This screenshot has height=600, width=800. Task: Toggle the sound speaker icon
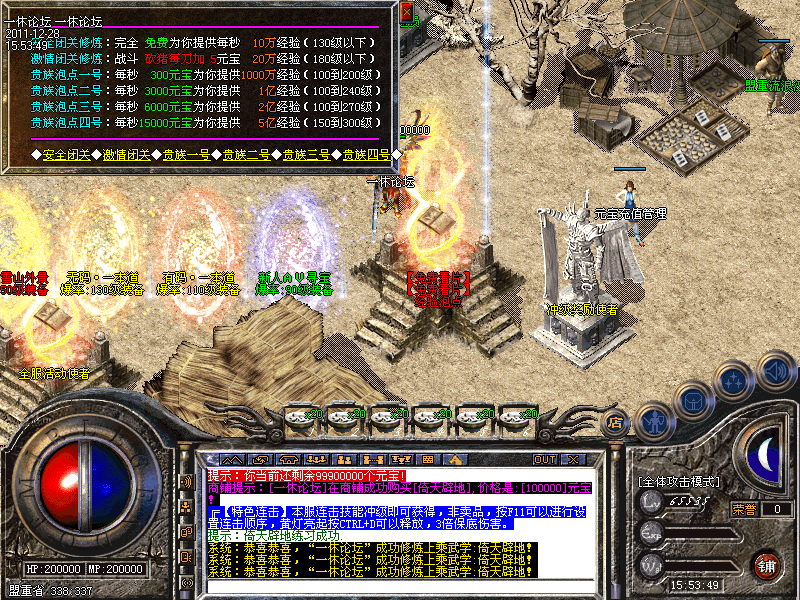775,369
